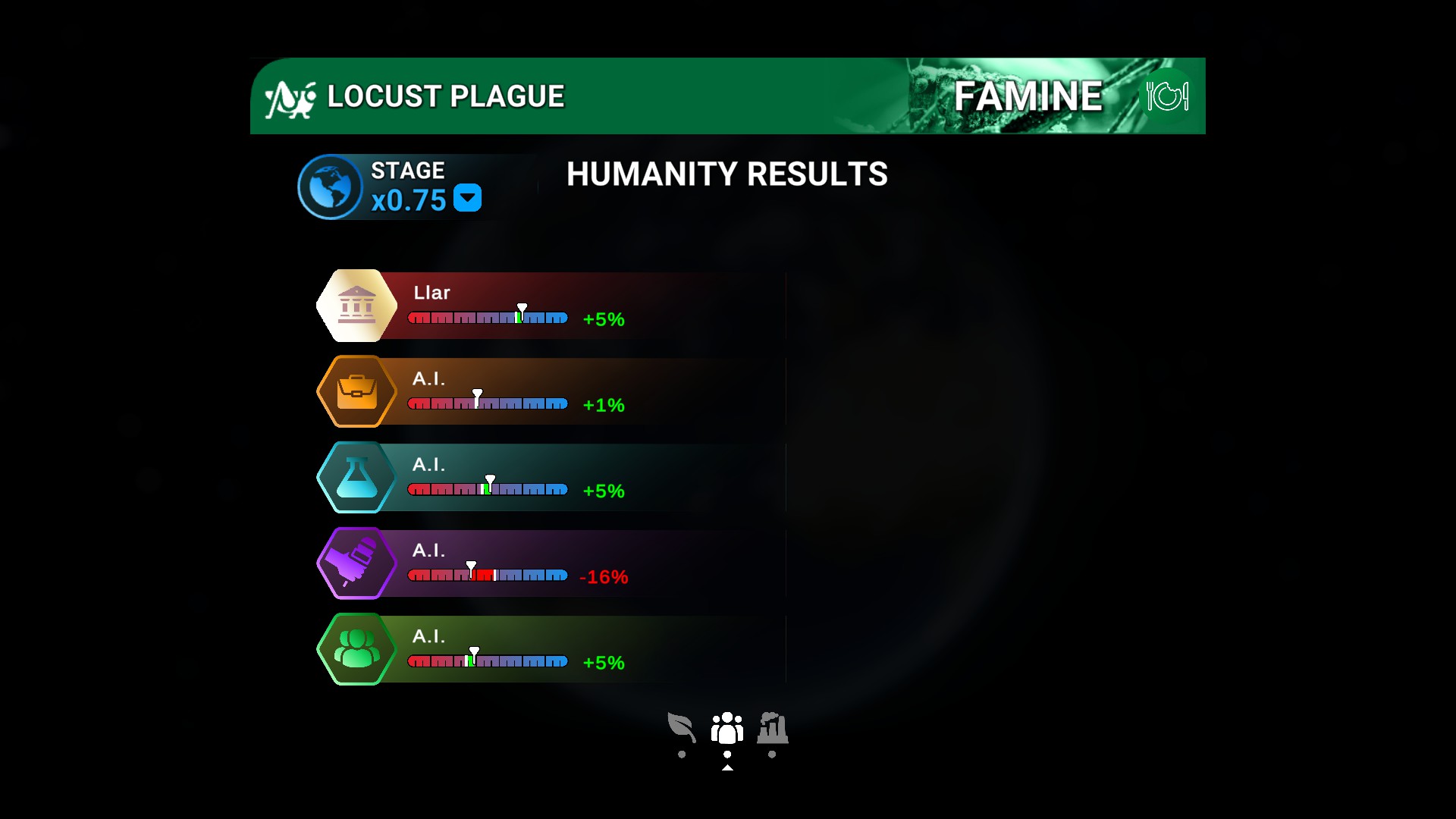Select the page dot under the leaf icon
Screen dimensions: 1456x819
click(x=683, y=754)
